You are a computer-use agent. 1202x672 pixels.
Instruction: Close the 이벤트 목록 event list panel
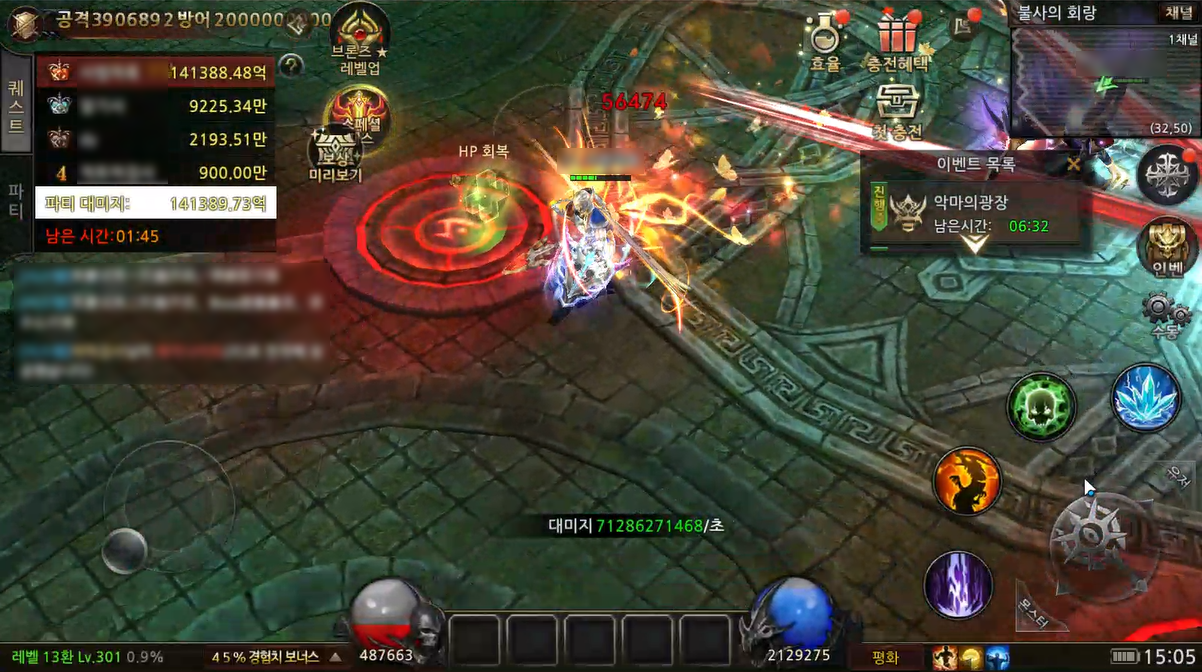point(1073,164)
